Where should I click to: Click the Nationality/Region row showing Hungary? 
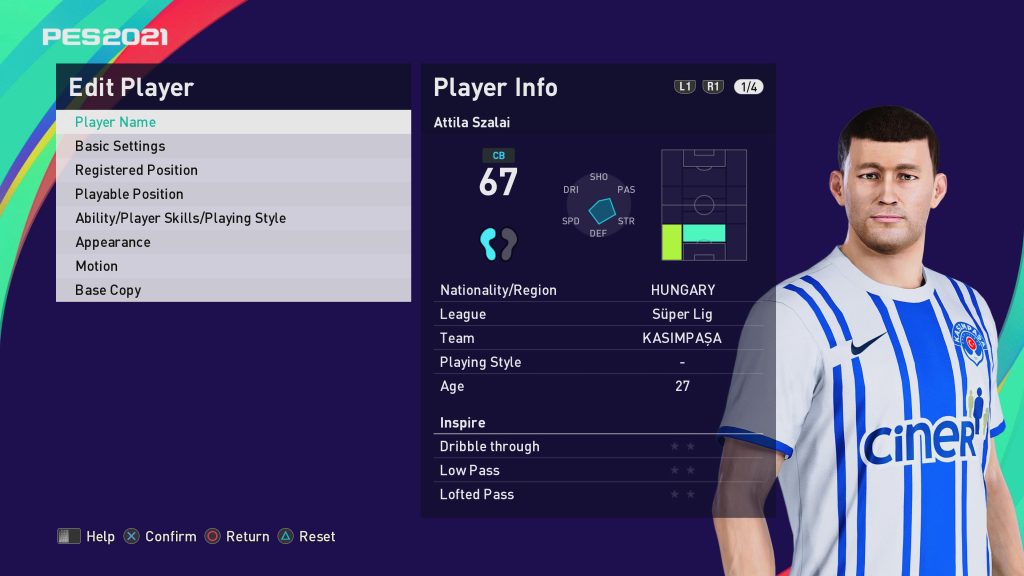[597, 290]
